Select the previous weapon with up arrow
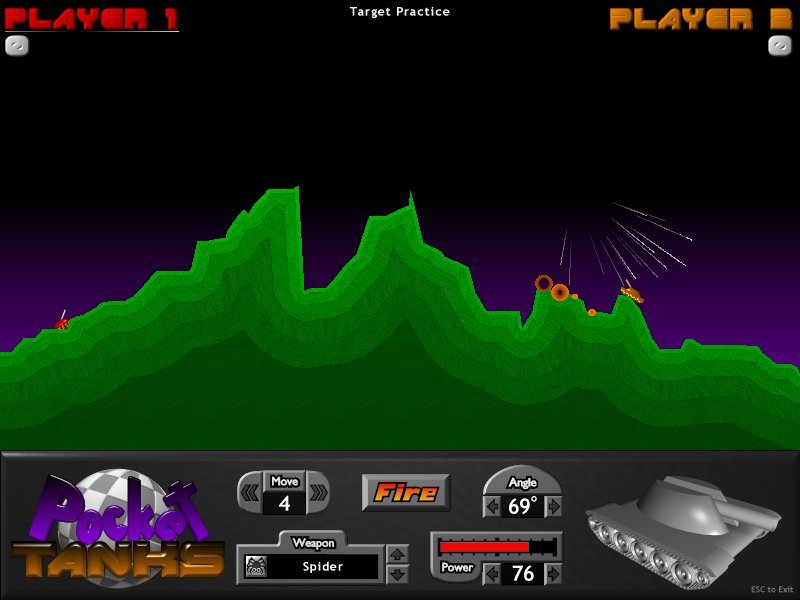The image size is (800, 600). click(397, 555)
